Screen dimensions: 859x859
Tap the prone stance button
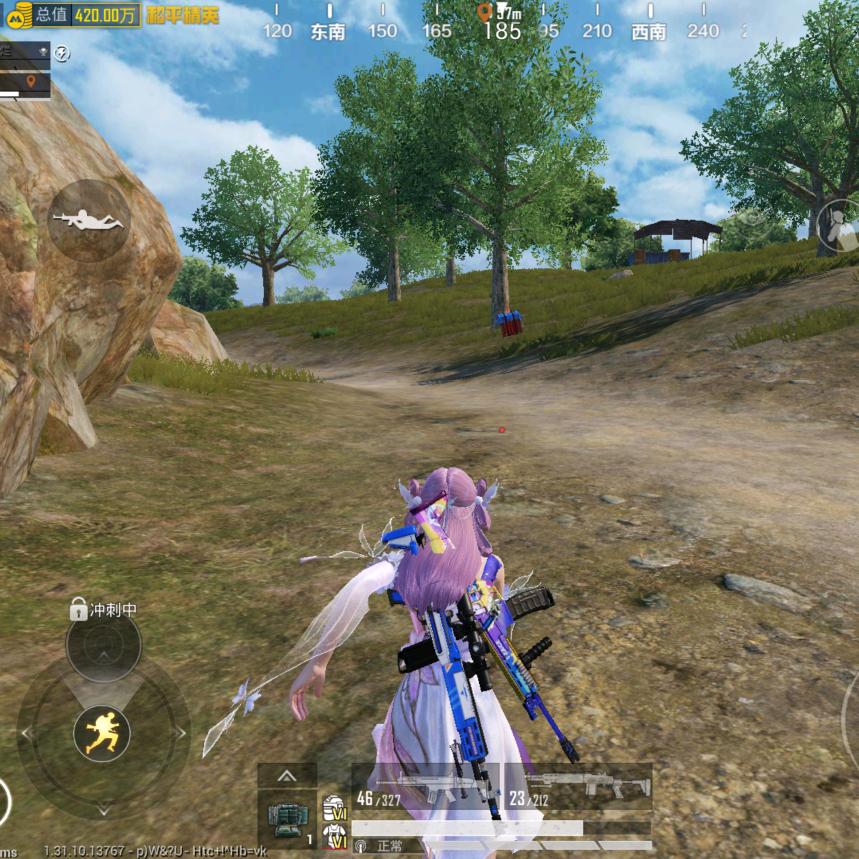pyautogui.click(x=89, y=220)
